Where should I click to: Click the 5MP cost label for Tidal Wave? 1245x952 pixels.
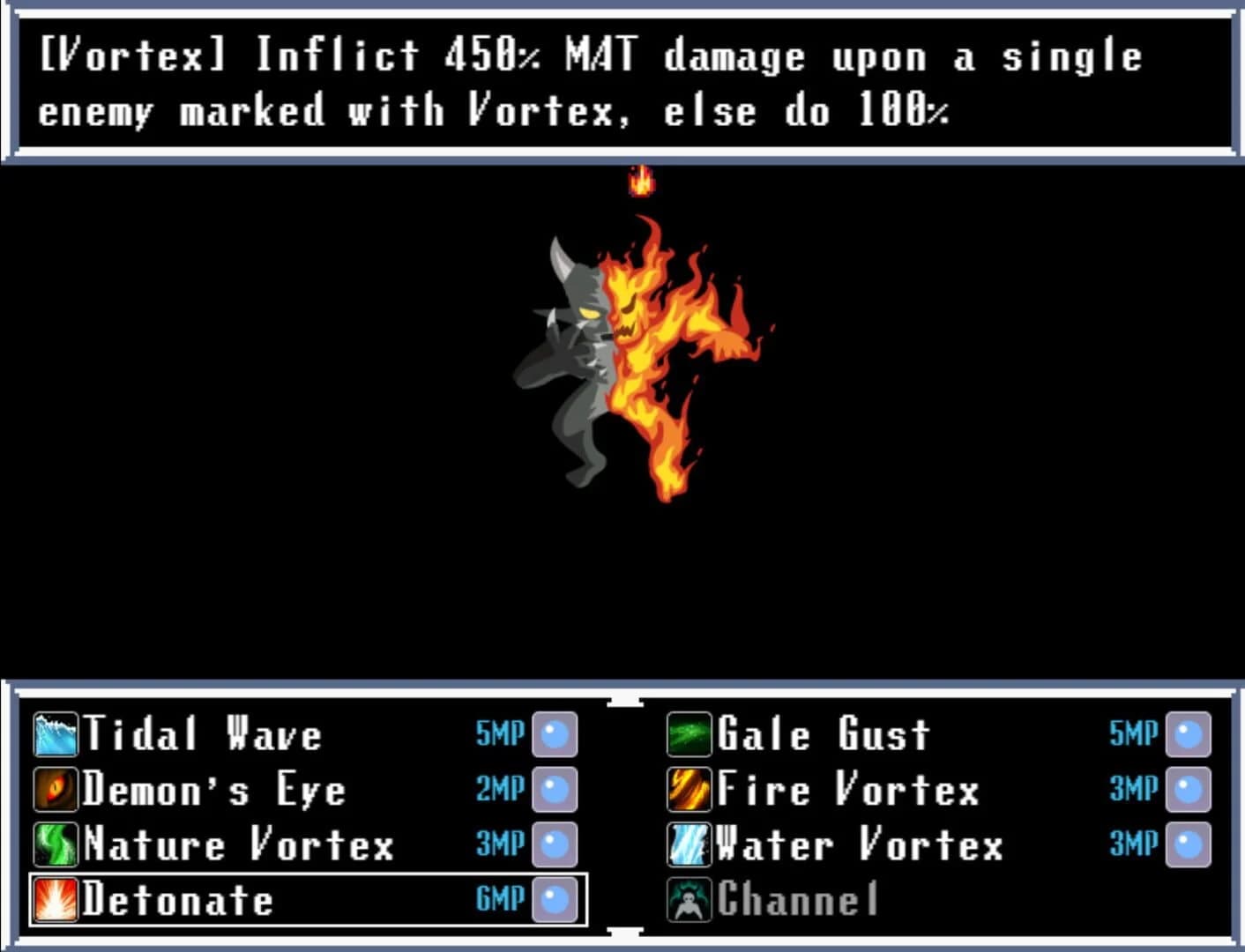(500, 733)
